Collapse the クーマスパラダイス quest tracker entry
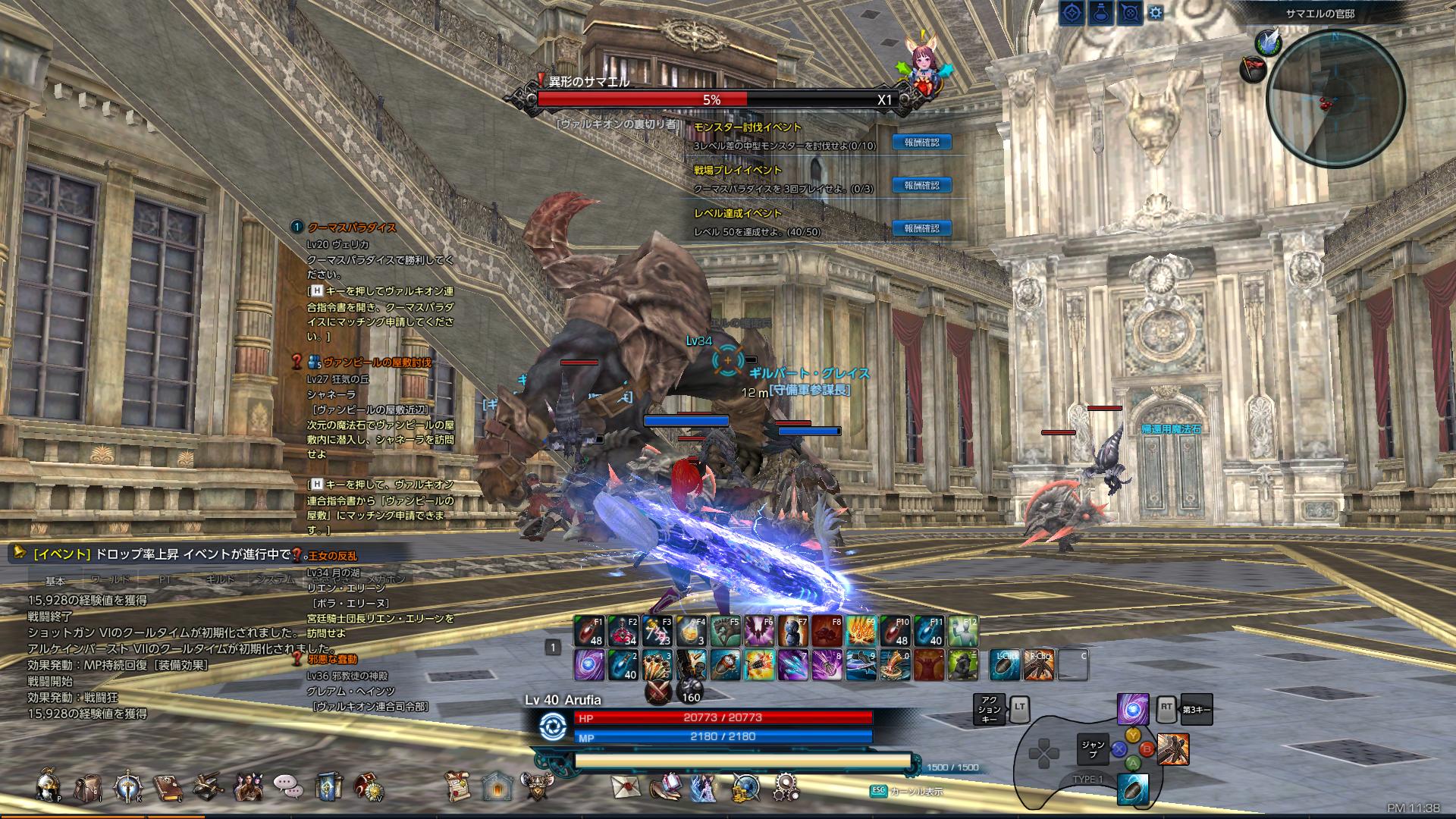Image resolution: width=1456 pixels, height=819 pixels. pos(296,227)
